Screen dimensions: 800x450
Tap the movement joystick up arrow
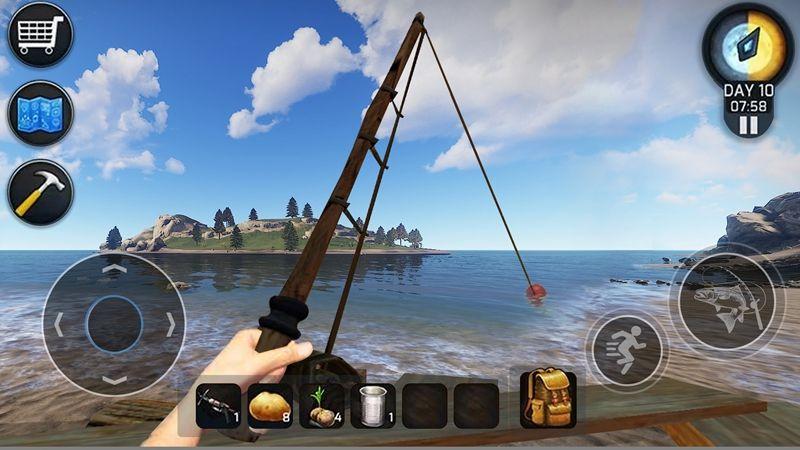coord(115,268)
